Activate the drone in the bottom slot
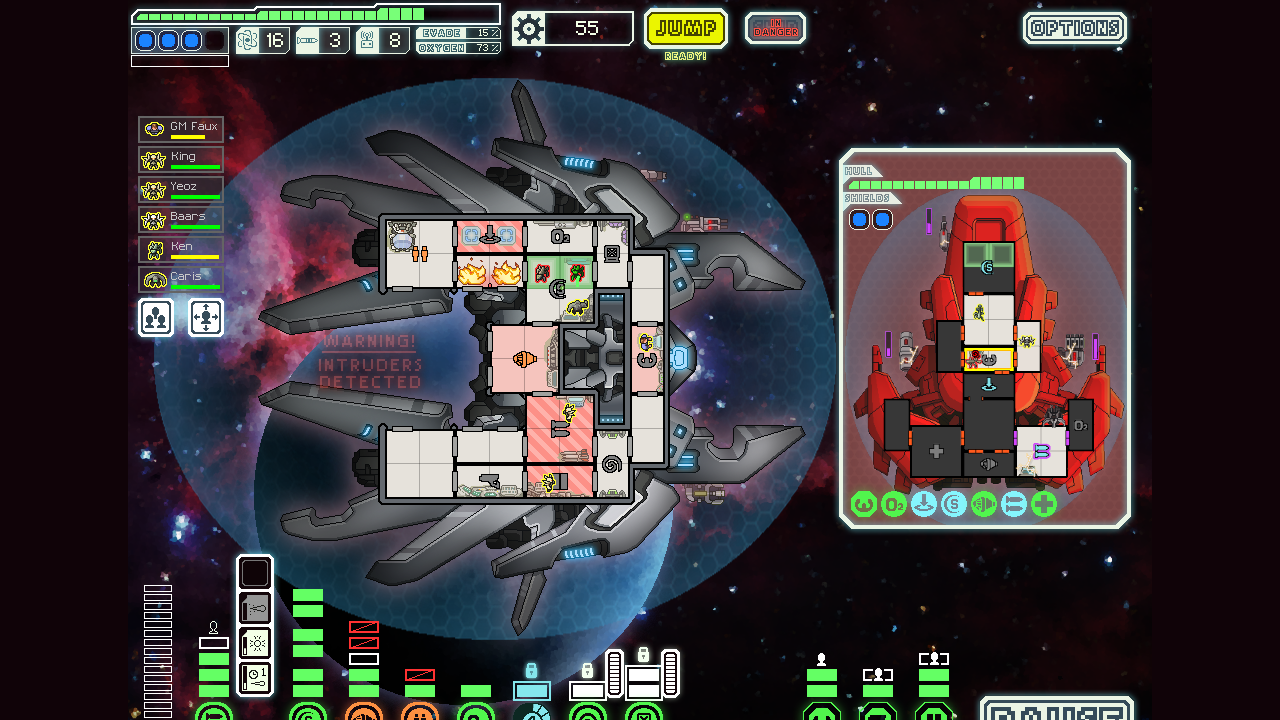The width and height of the screenshot is (1280, 720). point(255,677)
